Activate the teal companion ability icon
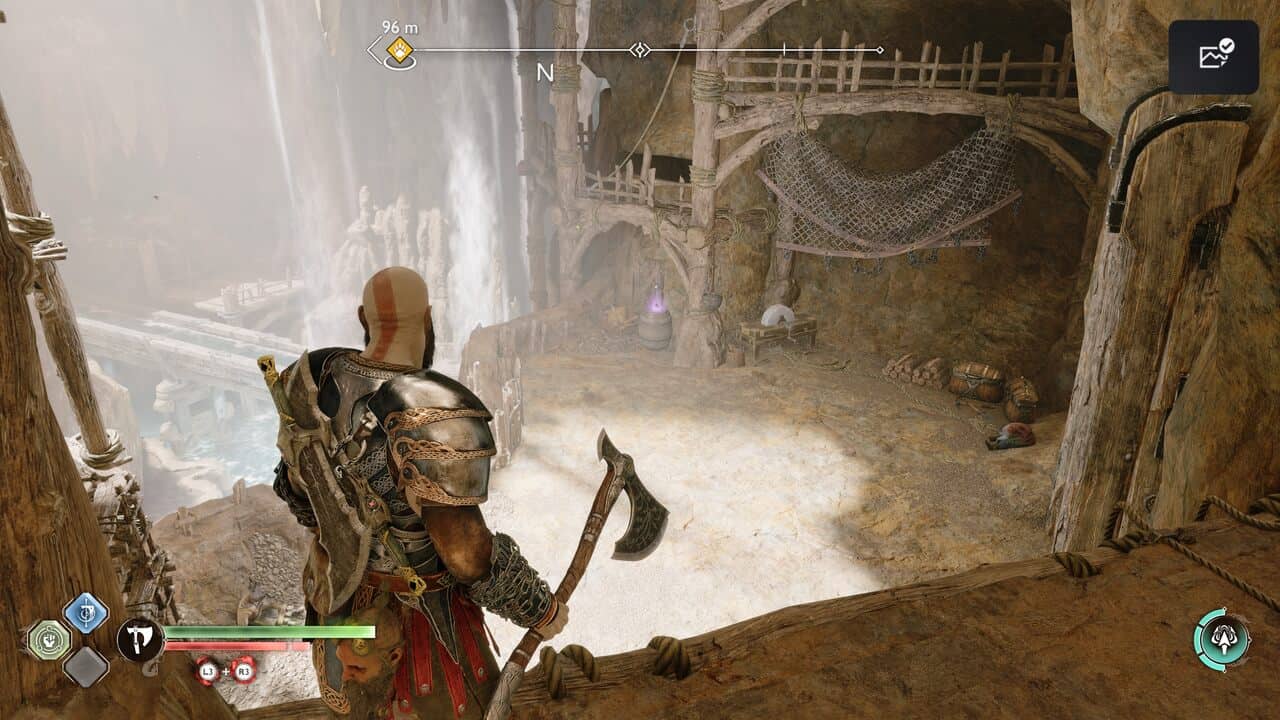1280x720 pixels. [x=1222, y=640]
